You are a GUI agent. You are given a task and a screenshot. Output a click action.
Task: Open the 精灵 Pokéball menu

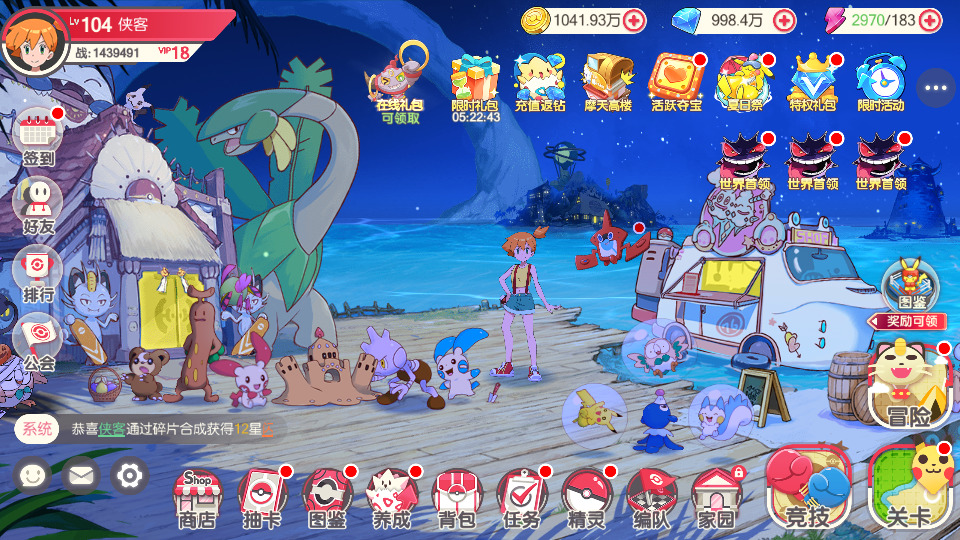tap(587, 495)
